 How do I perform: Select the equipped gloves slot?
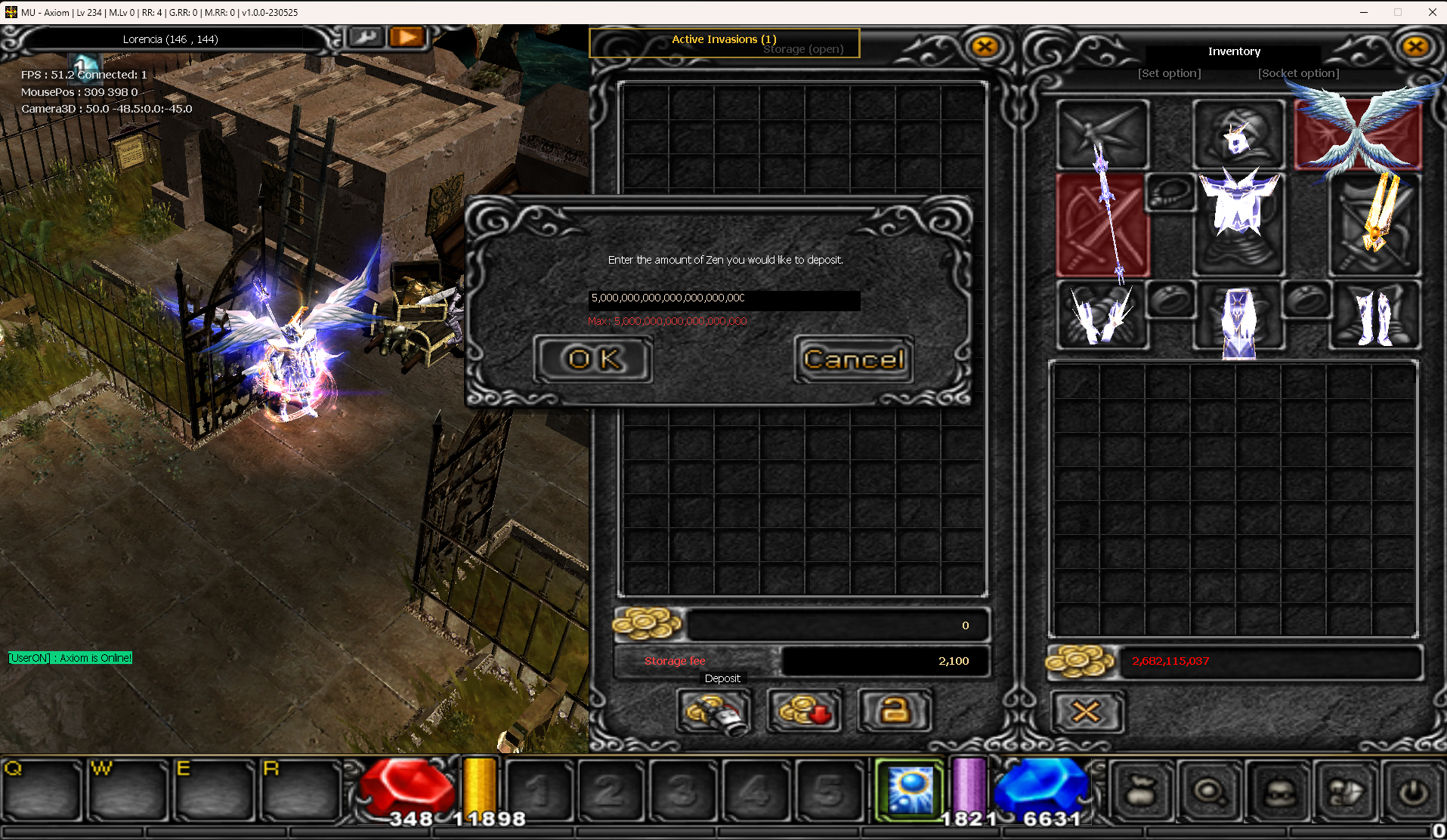(x=1102, y=316)
